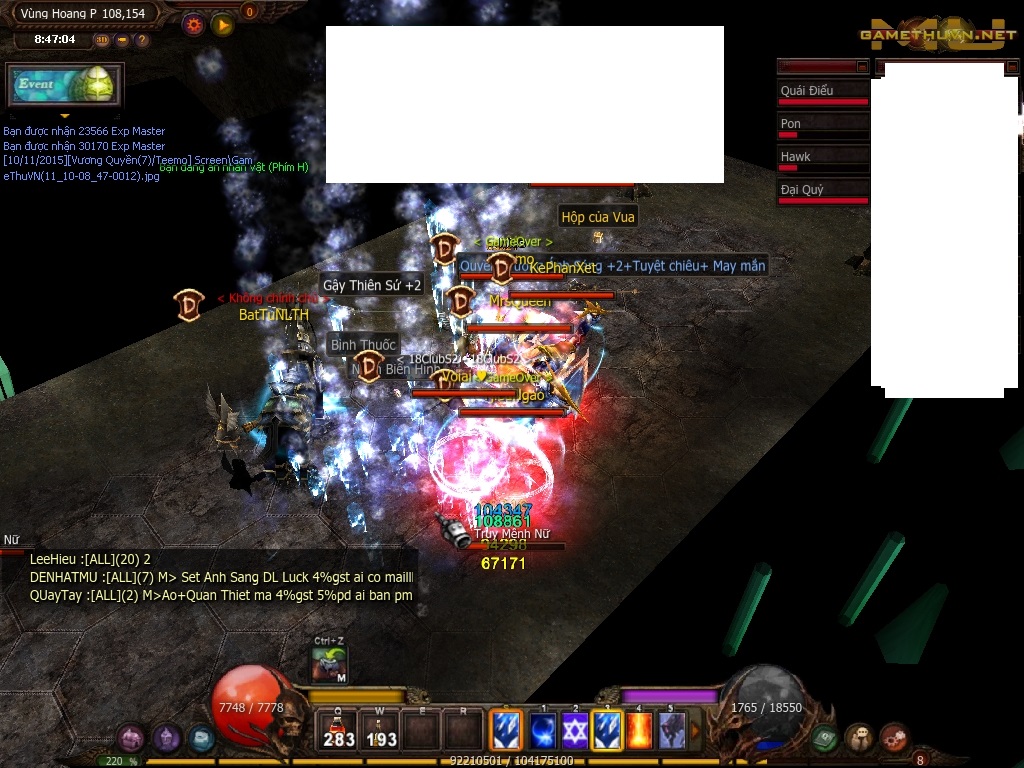Select party member Đại Quý
This screenshot has width=1024, height=768.
pos(823,193)
